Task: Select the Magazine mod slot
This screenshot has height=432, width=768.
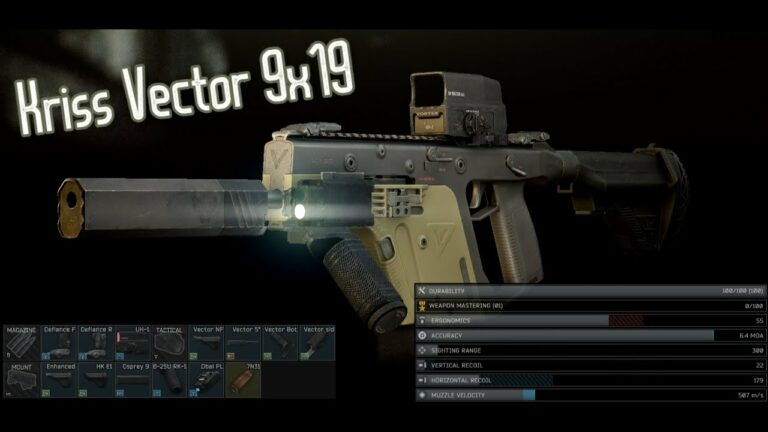Action: (21, 342)
